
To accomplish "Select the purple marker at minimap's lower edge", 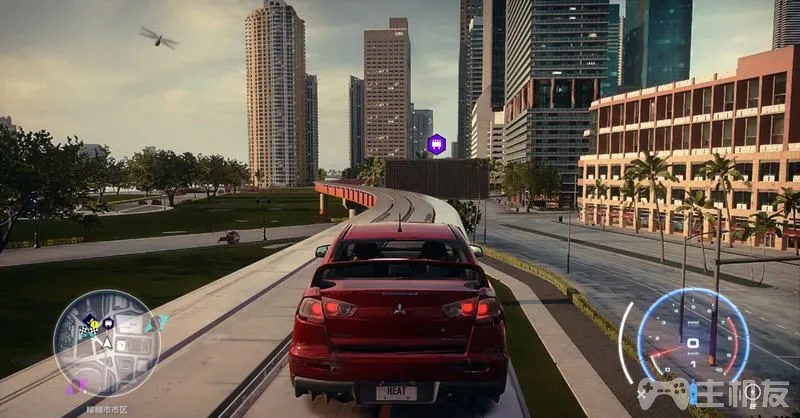I will tap(76, 387).
